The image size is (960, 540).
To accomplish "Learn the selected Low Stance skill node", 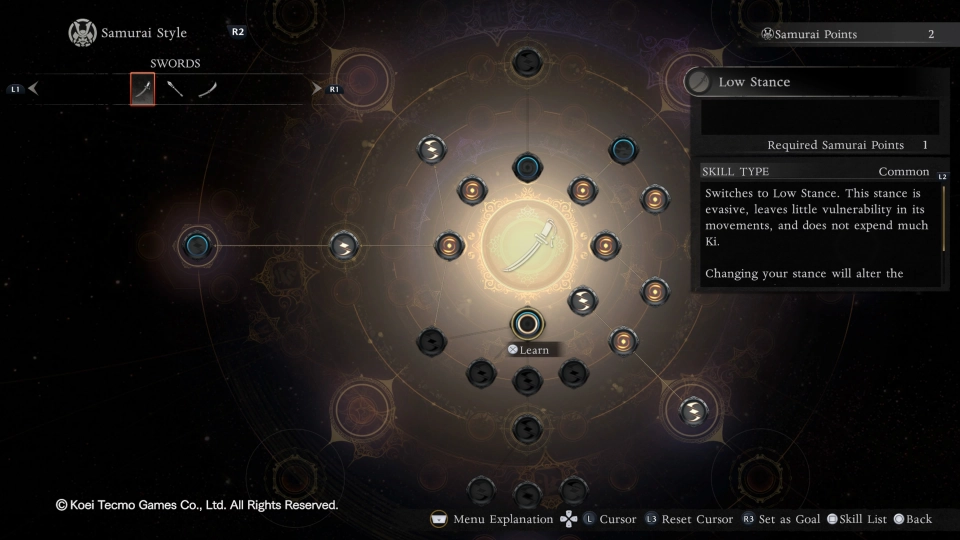I will pyautogui.click(x=527, y=323).
